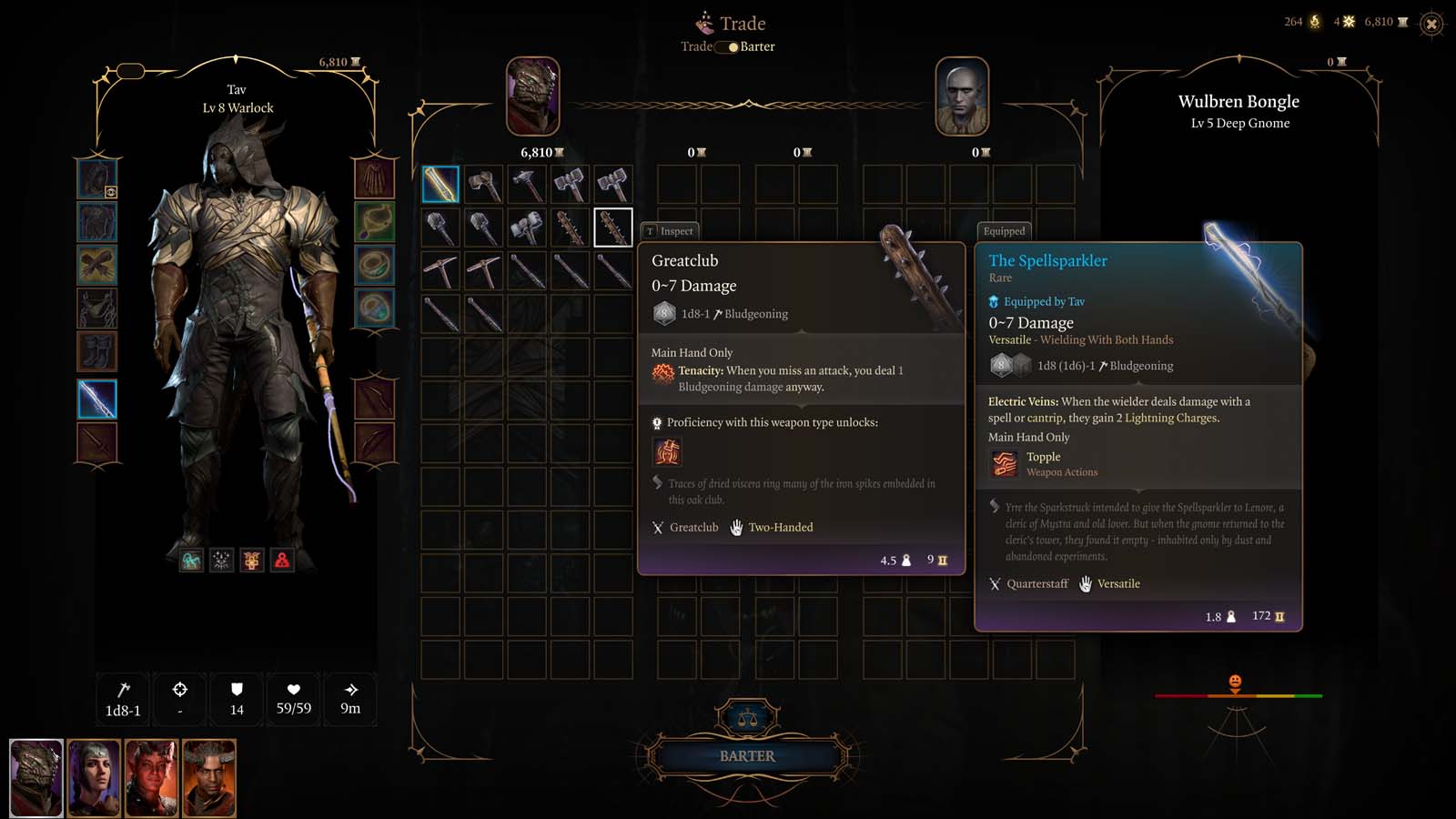The height and width of the screenshot is (819, 1456).
Task: Choose trader Wulbren Bongle's portrait
Action: 962,96
